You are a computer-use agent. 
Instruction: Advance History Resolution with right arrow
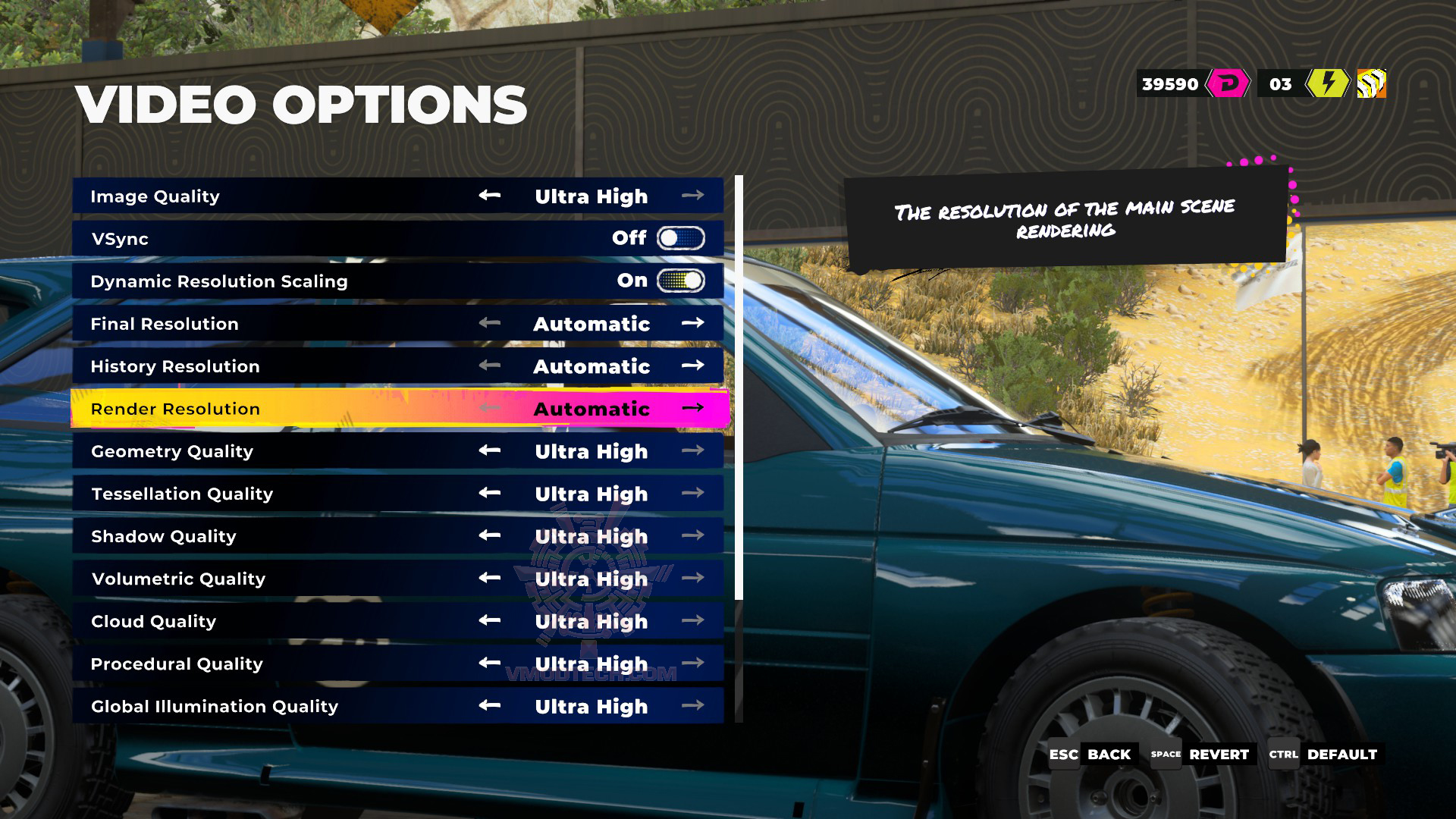click(692, 366)
